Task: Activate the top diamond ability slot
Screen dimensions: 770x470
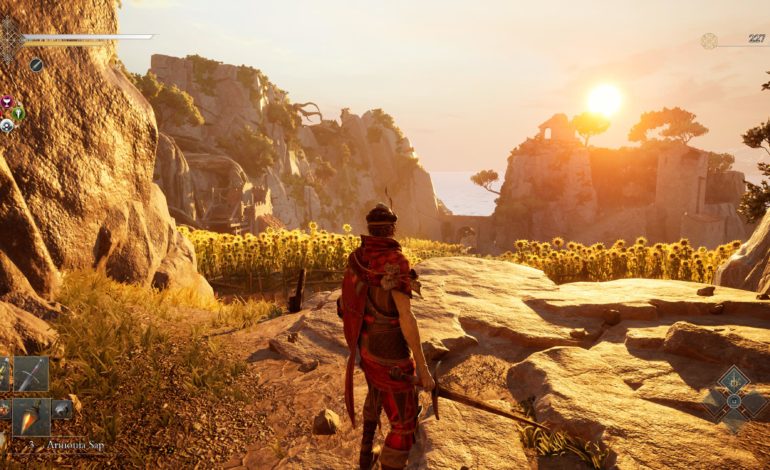Action: pos(734,379)
